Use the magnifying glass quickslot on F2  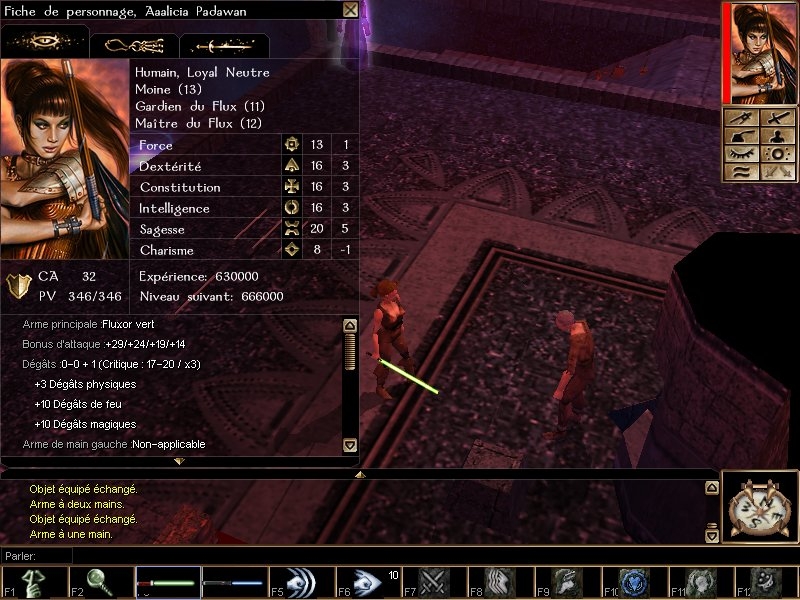100,582
